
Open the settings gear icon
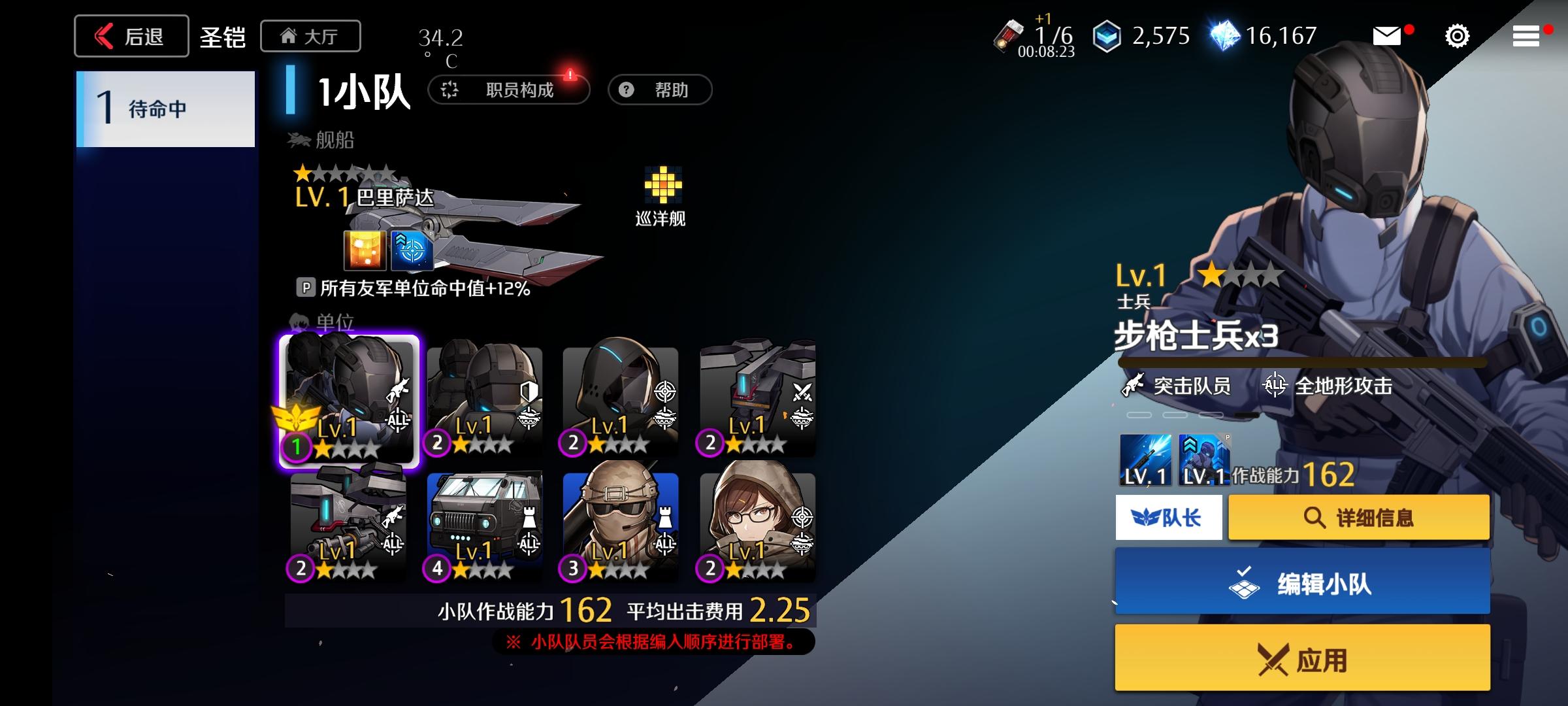(1456, 37)
